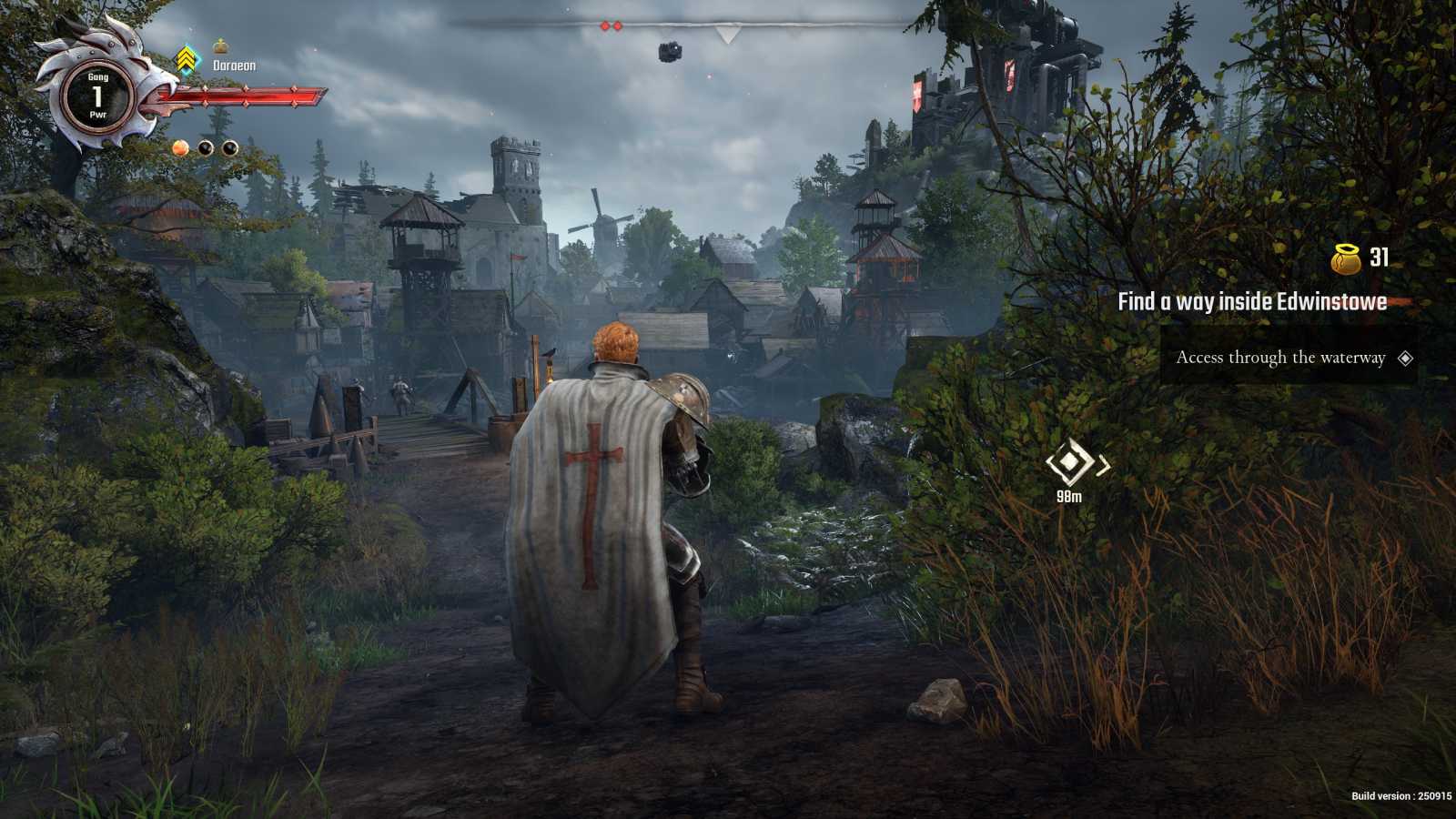Click the objective diamond icon beside waterway text
This screenshot has height=819, width=1456.
pos(1406,359)
